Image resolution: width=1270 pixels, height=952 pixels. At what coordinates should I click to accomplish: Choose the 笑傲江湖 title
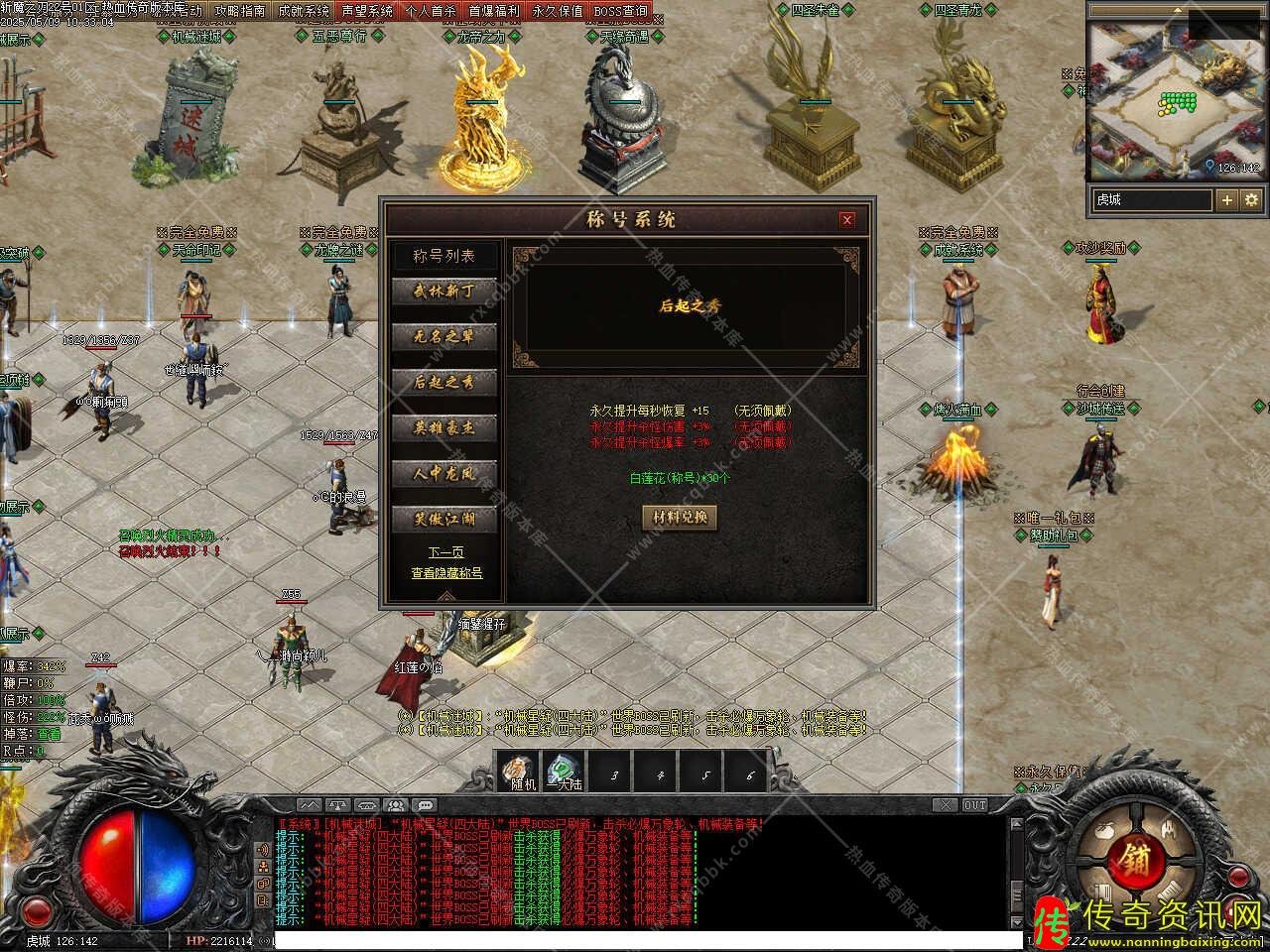(x=444, y=519)
